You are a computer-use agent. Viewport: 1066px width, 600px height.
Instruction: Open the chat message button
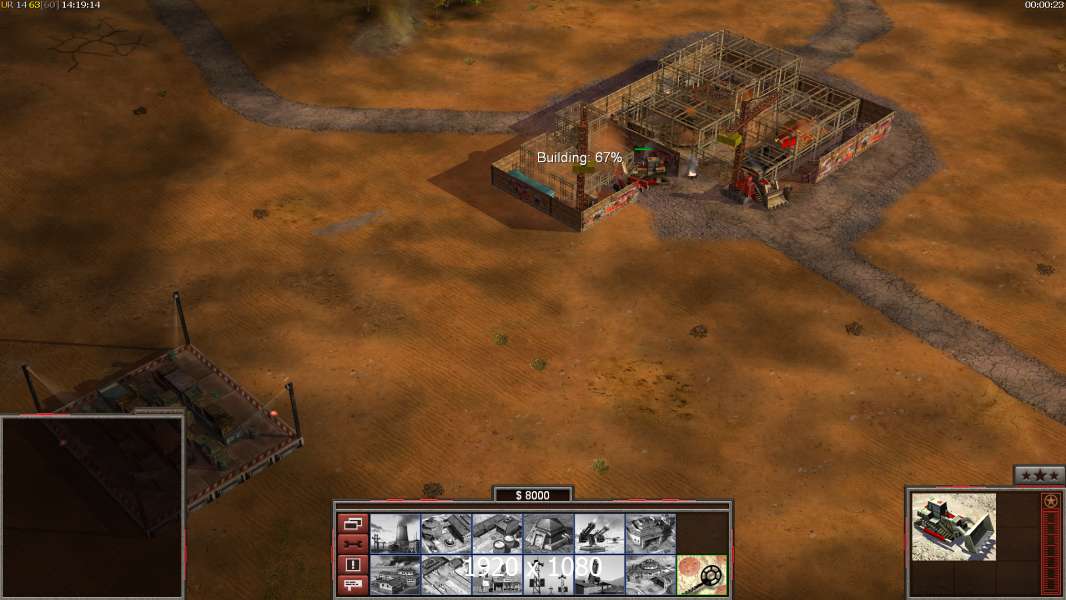point(352,585)
